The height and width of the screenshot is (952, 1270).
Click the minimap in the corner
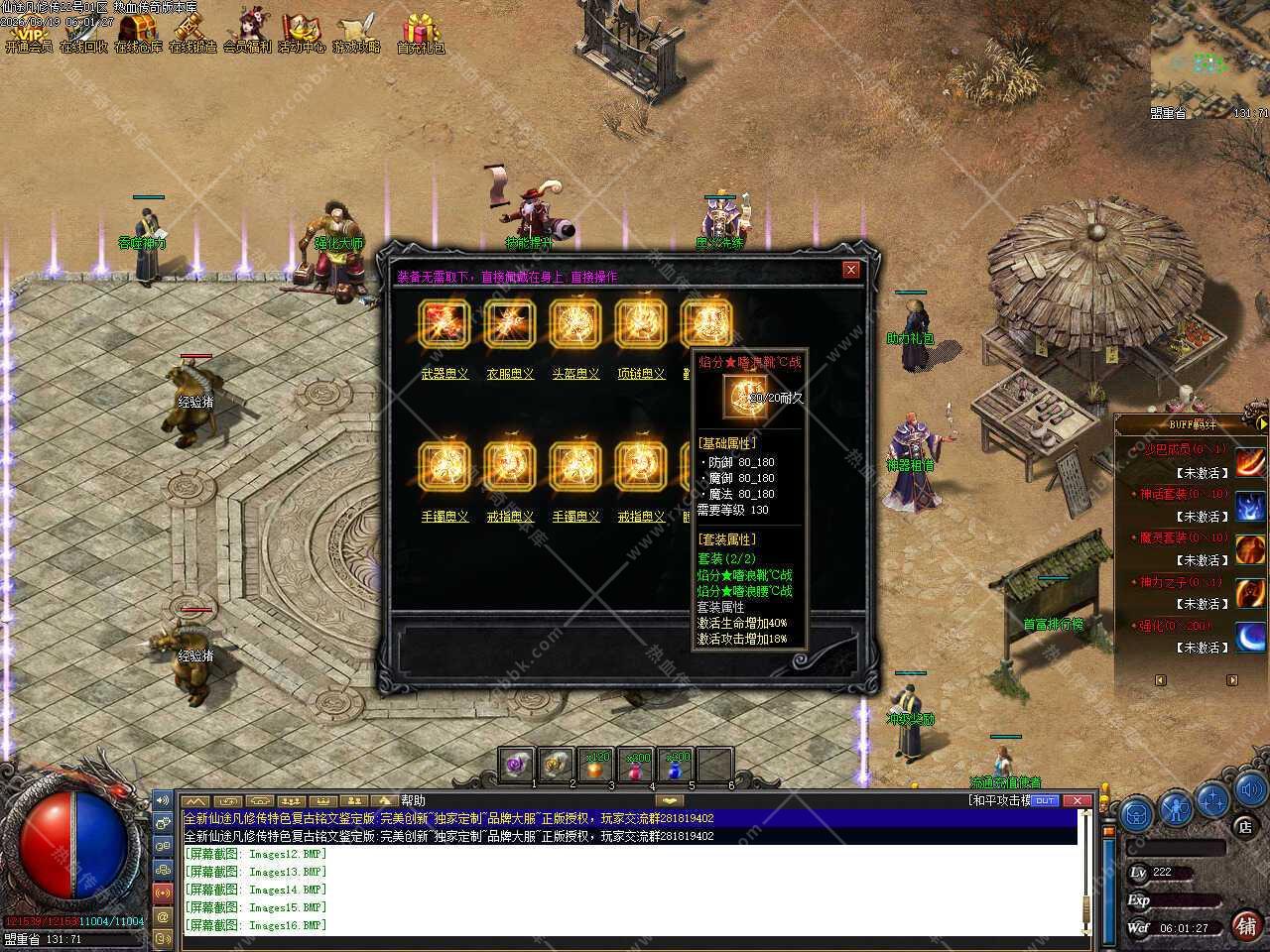point(1210,55)
